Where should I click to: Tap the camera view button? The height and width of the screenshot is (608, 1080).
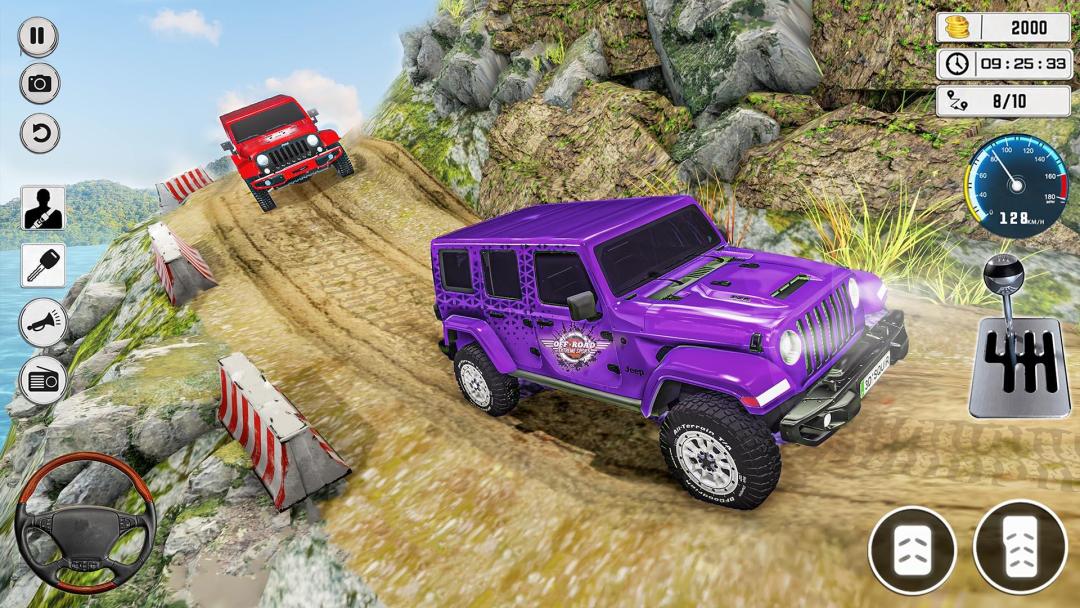pyautogui.click(x=39, y=84)
